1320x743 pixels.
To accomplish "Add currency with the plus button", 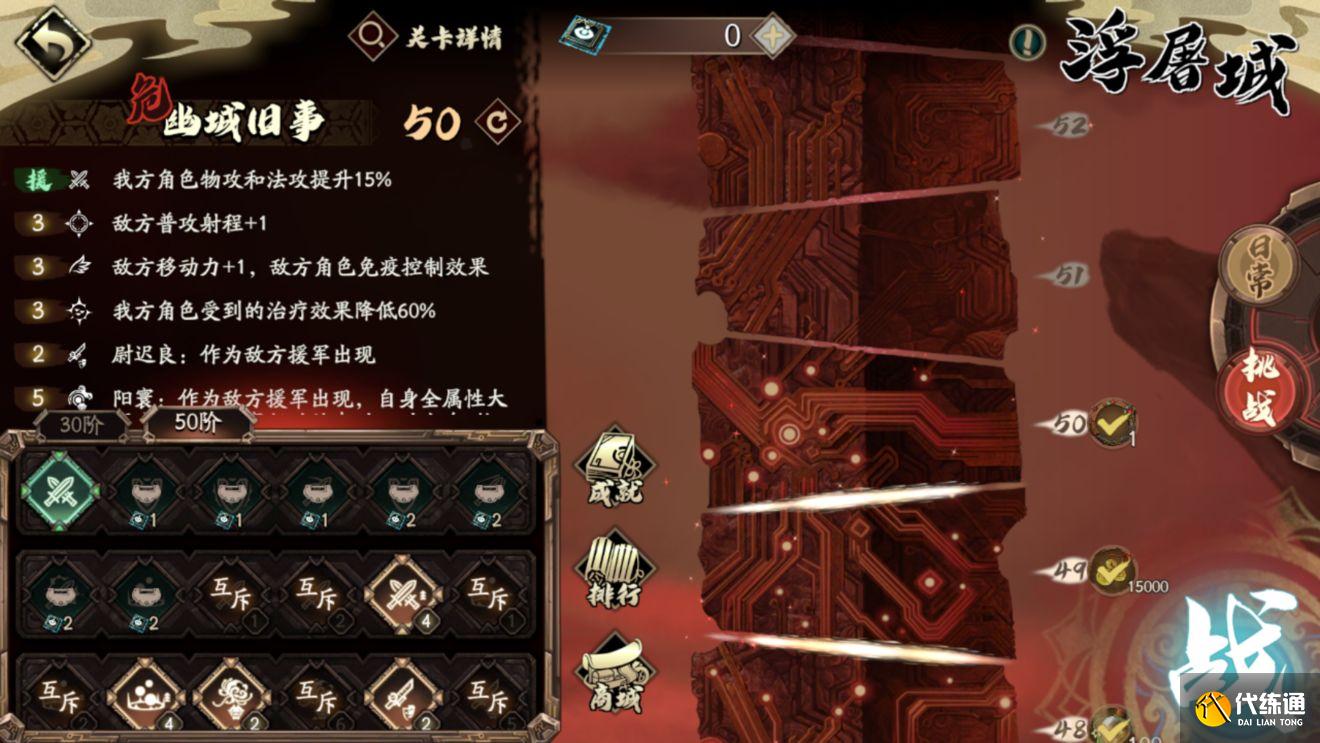I will click(x=771, y=37).
